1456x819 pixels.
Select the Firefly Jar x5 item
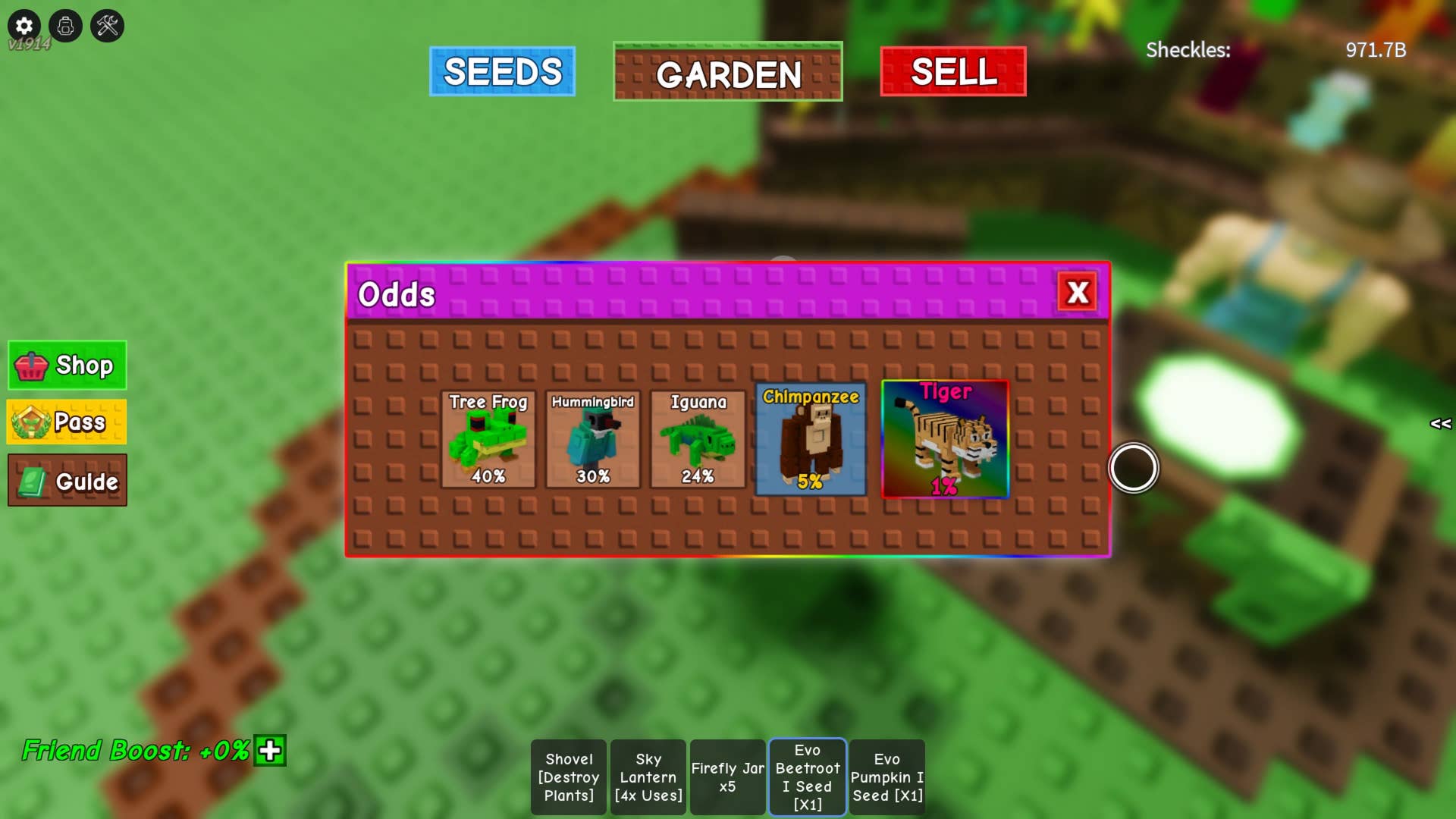pos(728,777)
